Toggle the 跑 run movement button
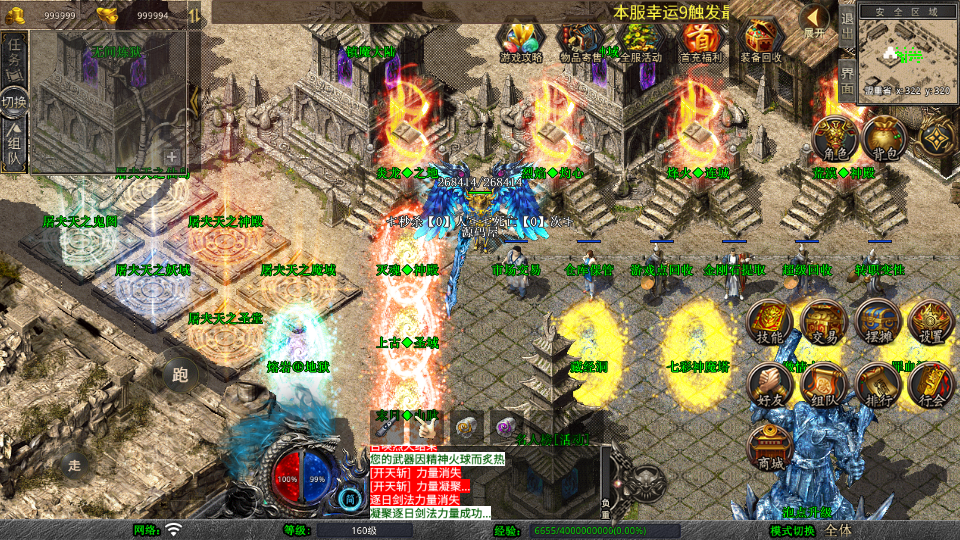 (x=180, y=374)
